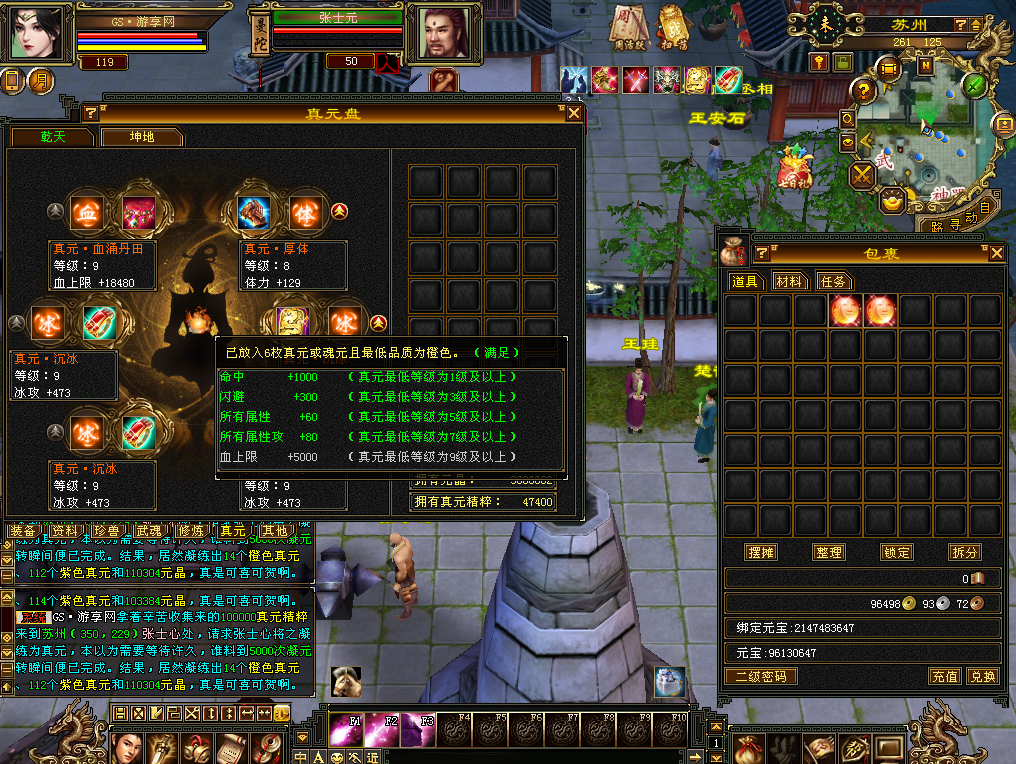Click the 锁定 lock button
This screenshot has width=1016, height=764.
point(896,552)
